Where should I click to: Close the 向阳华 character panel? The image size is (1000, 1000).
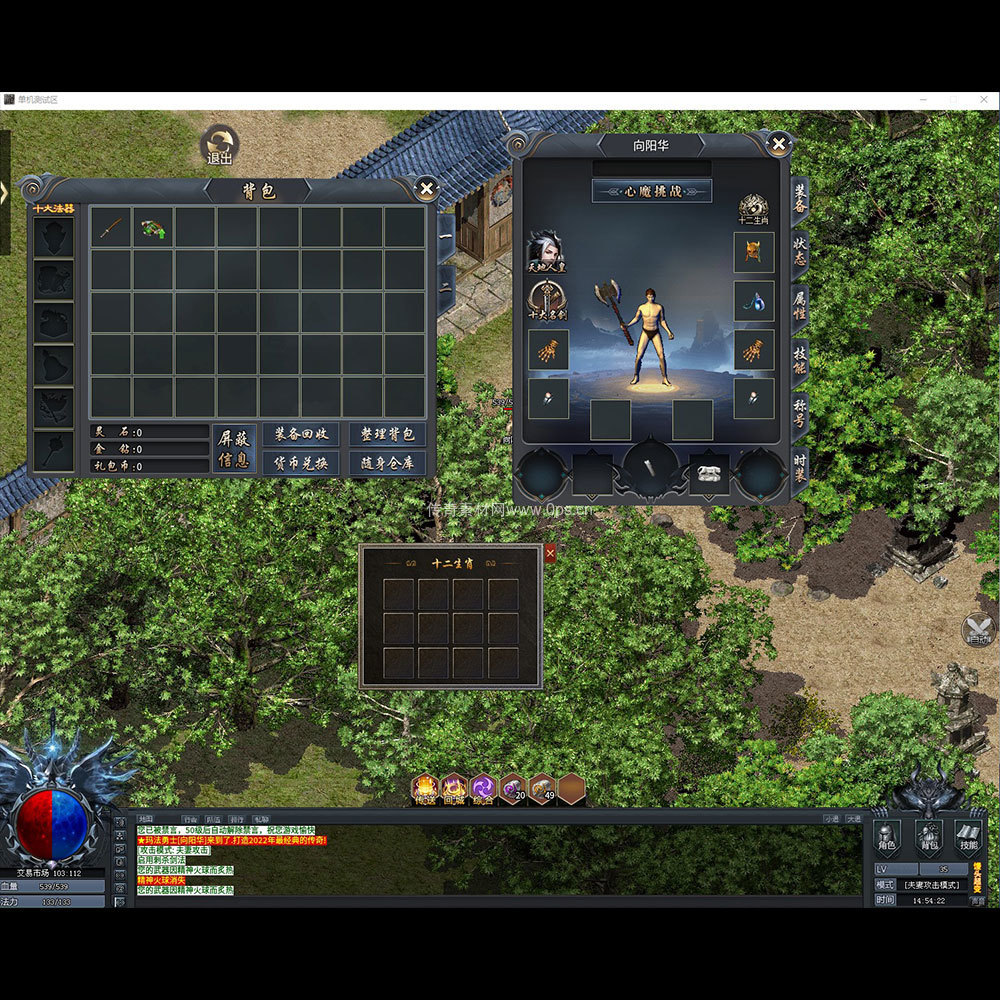click(778, 144)
